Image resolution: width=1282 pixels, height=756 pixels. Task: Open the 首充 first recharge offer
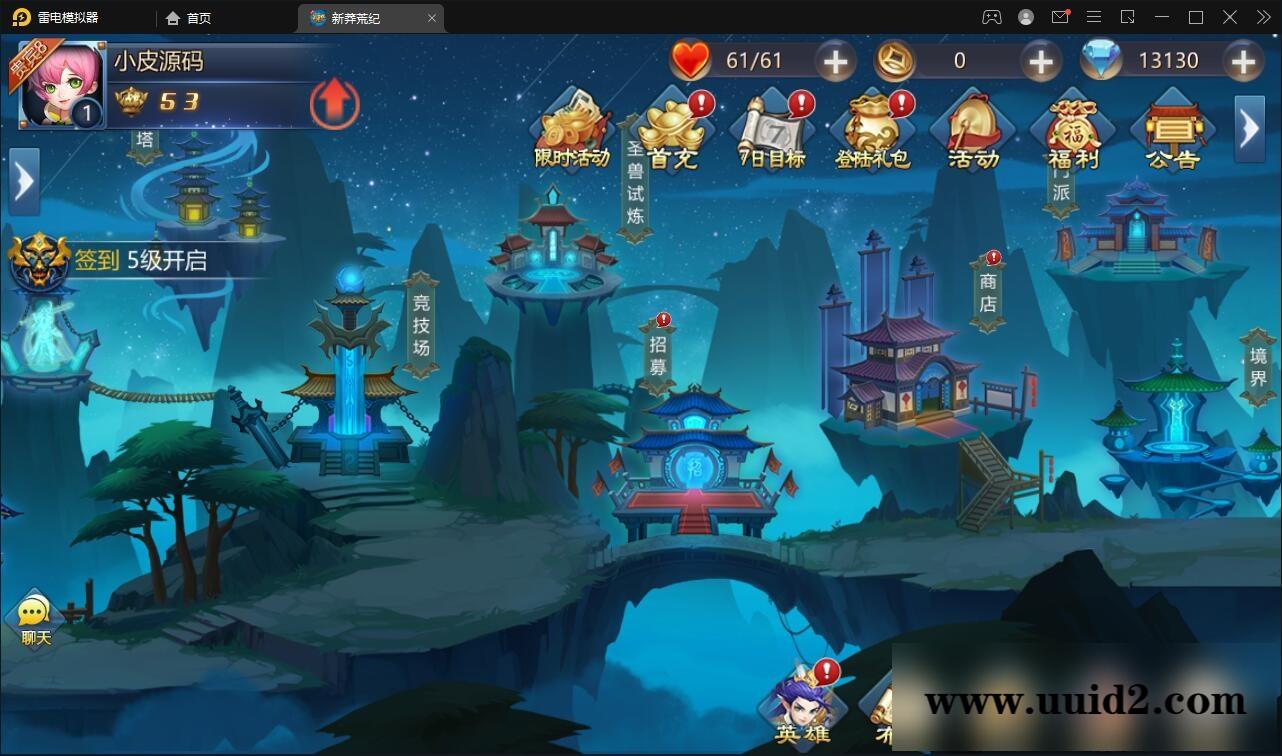coord(672,125)
